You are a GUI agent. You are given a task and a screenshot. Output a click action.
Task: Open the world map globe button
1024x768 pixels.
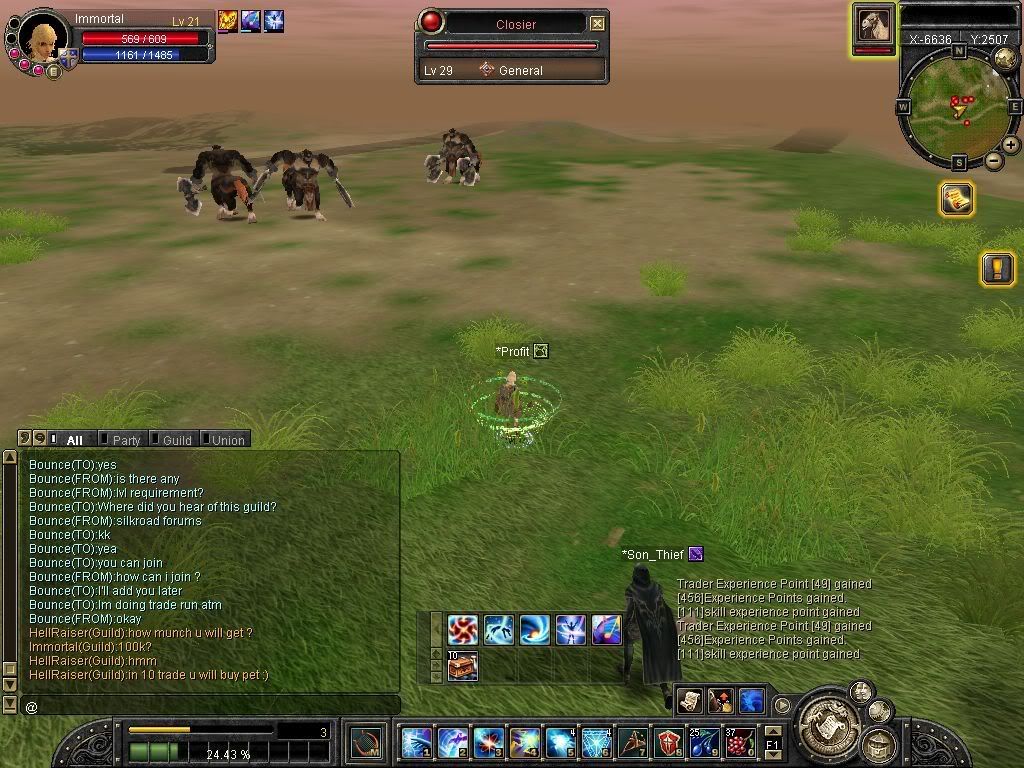tap(1005, 58)
